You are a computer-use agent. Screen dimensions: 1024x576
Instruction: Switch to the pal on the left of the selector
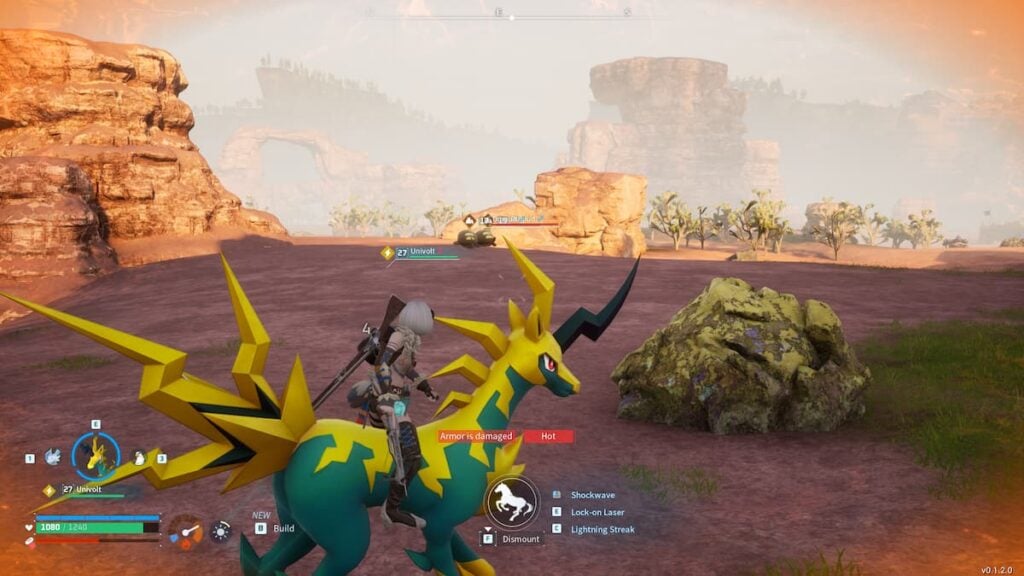tap(52, 457)
